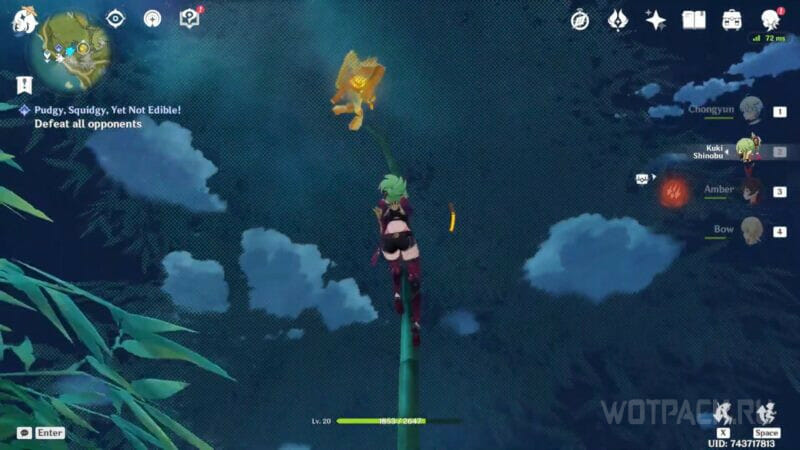The image size is (800, 450).
Task: Open the inventory backpack icon
Action: [732, 20]
